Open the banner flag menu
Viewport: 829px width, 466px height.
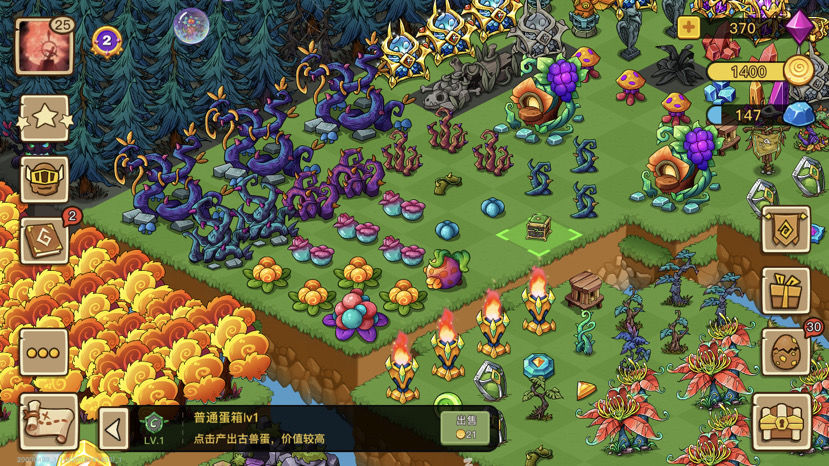click(786, 230)
